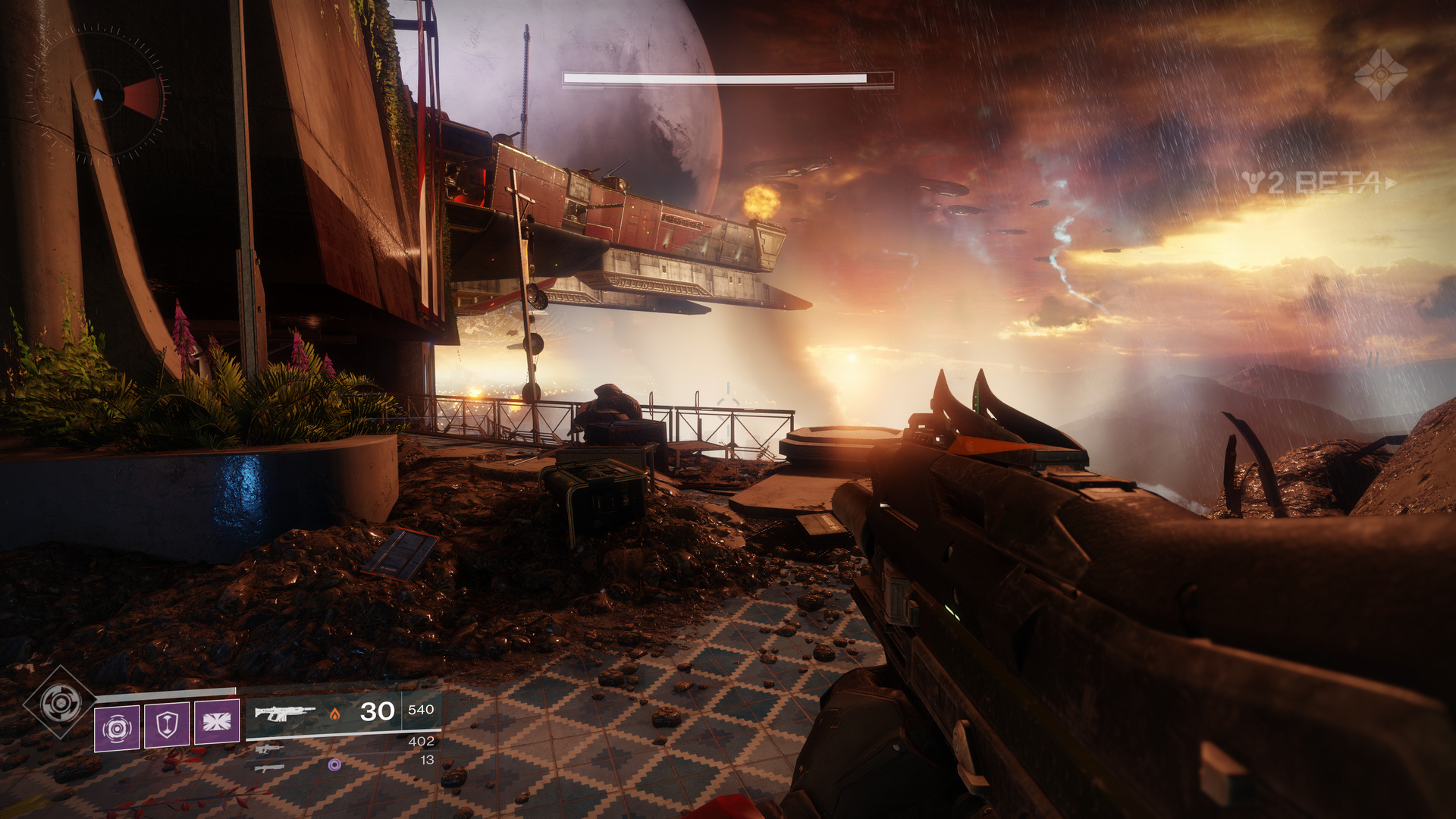Image resolution: width=1456 pixels, height=819 pixels.
Task: Click the power weapon silhouette icon
Action: coord(271,768)
